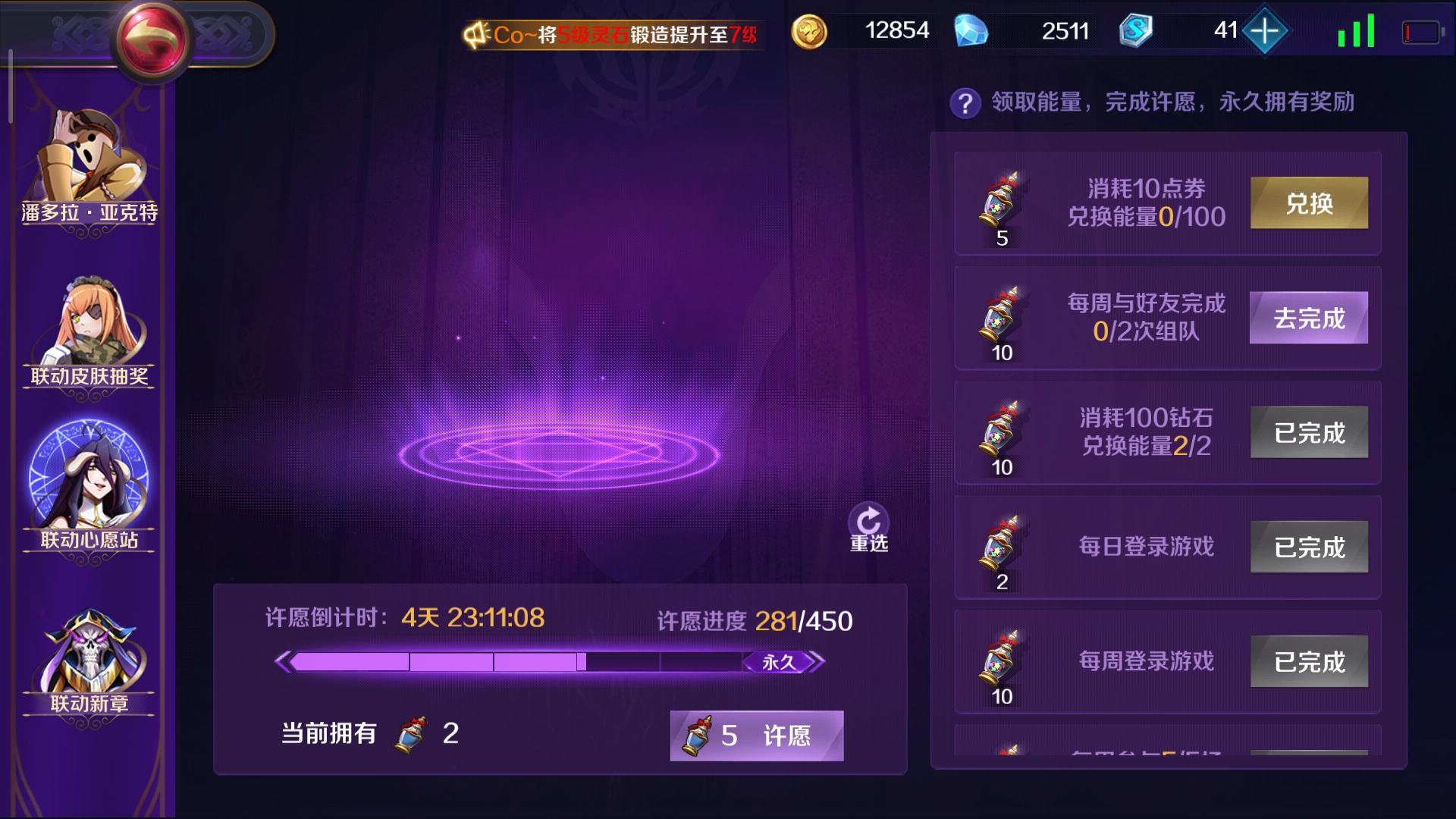Tap the gold coin currency icon

pos(812,31)
